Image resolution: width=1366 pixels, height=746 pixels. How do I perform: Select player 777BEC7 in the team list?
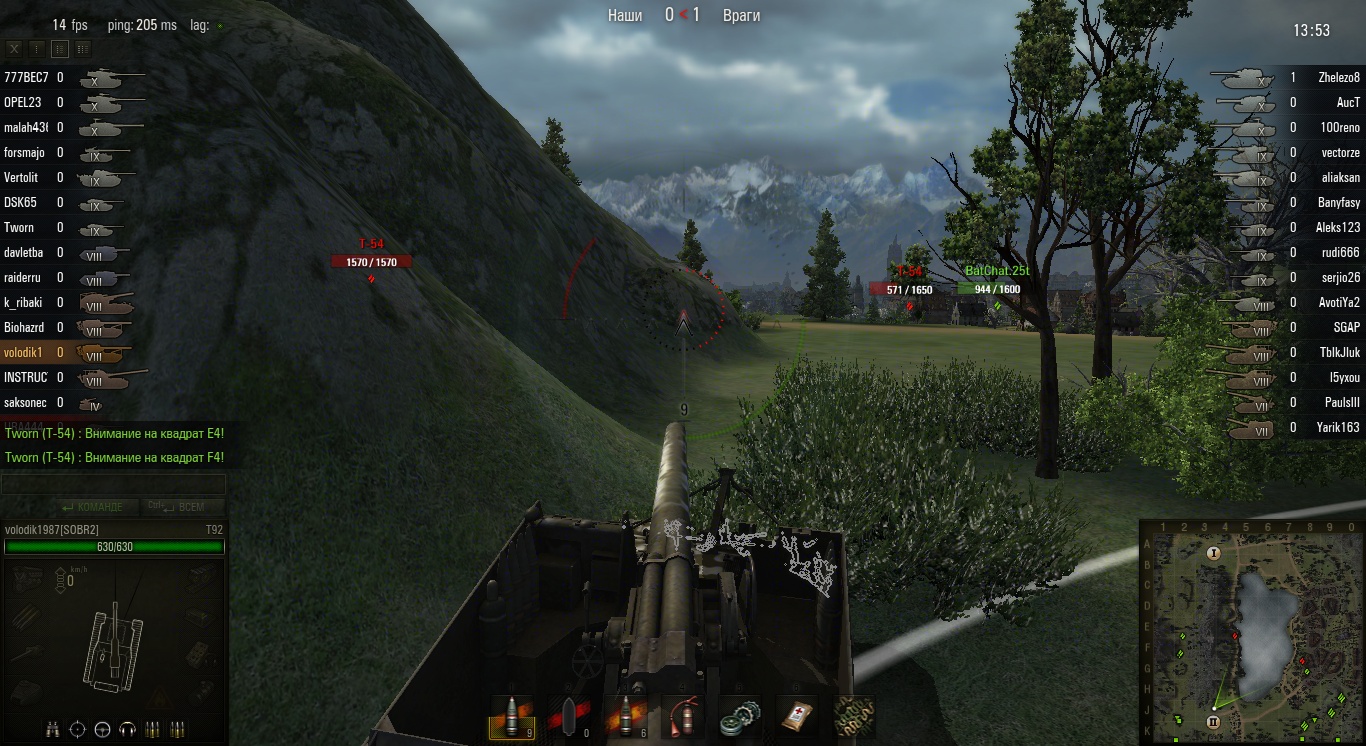[26, 77]
